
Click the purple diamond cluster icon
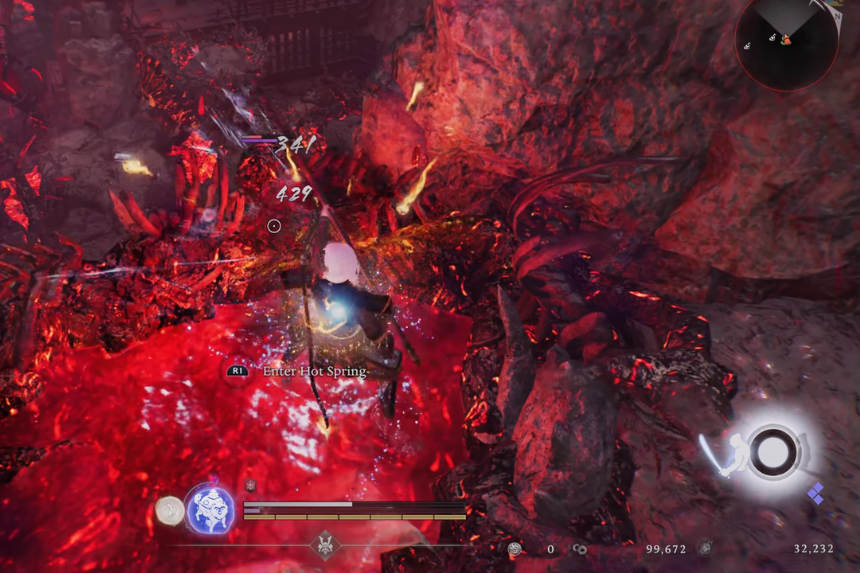coord(816,494)
